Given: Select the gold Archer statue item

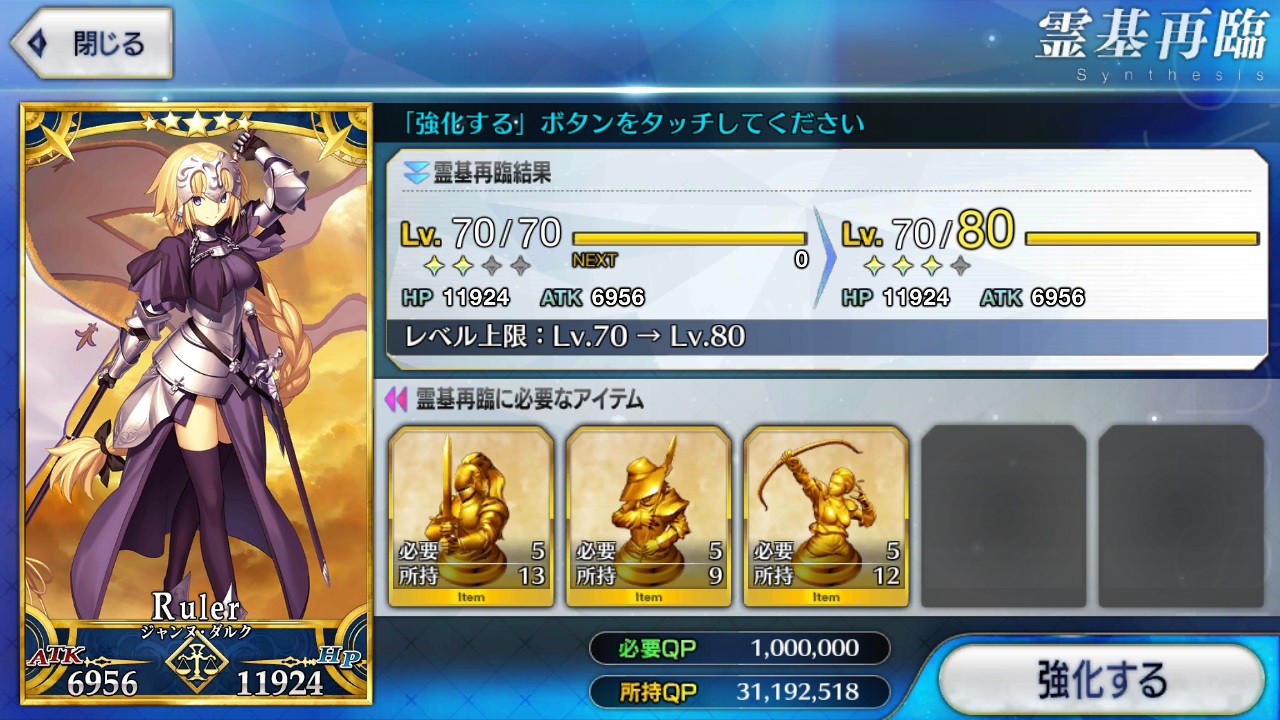Looking at the screenshot, I should tap(826, 515).
